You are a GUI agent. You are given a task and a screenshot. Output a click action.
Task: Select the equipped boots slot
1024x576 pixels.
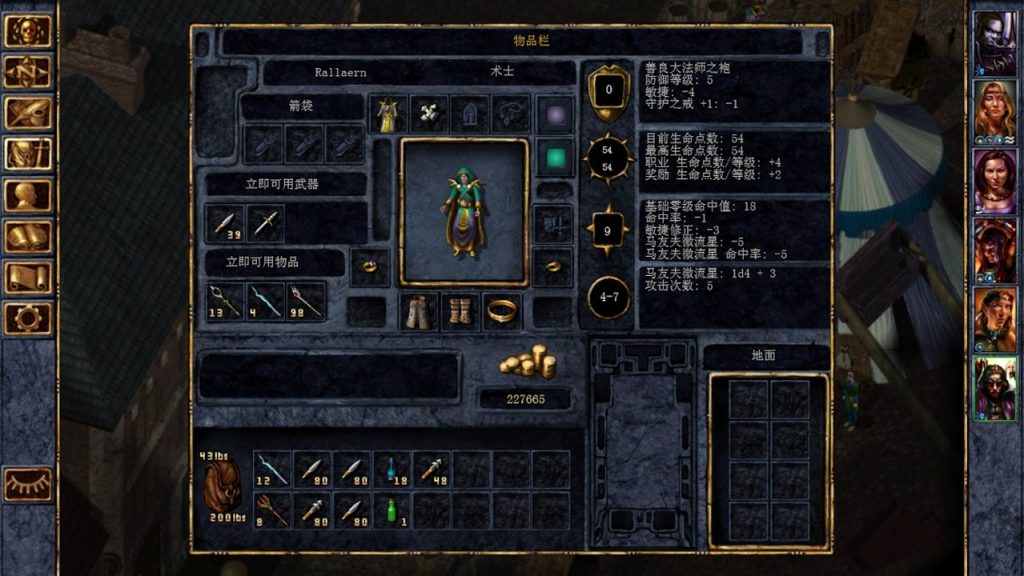(x=460, y=311)
